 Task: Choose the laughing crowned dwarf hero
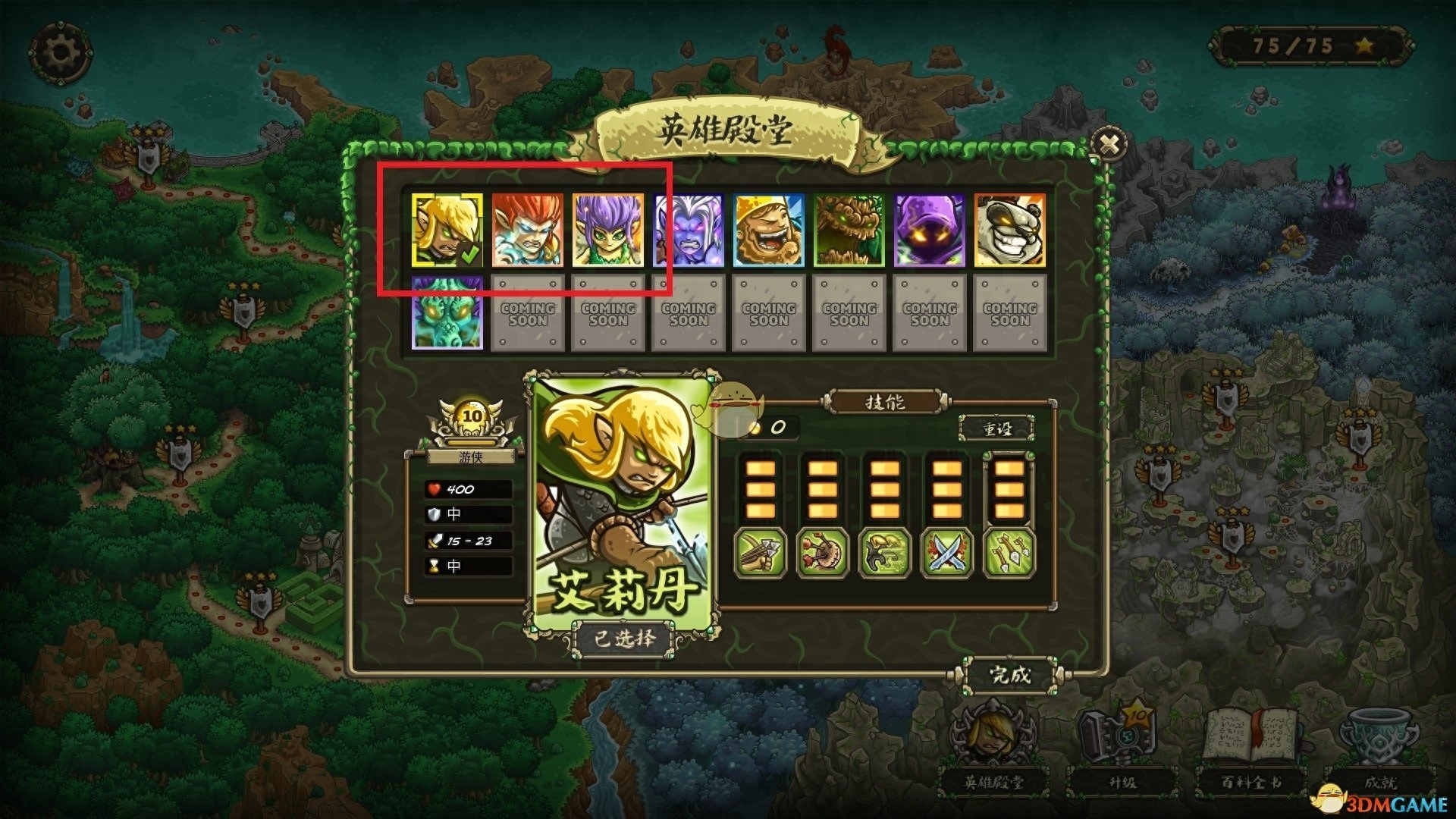tap(769, 230)
